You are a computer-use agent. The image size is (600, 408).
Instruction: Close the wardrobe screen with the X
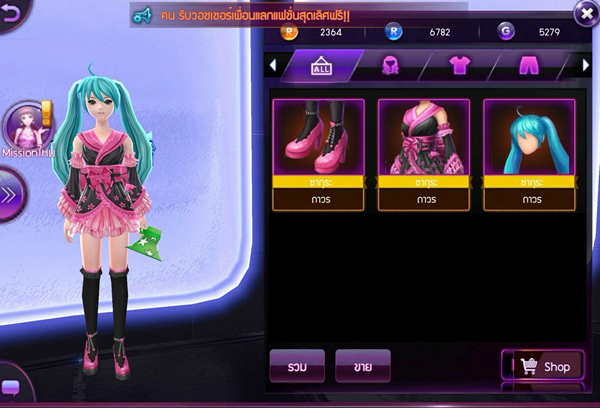click(585, 13)
